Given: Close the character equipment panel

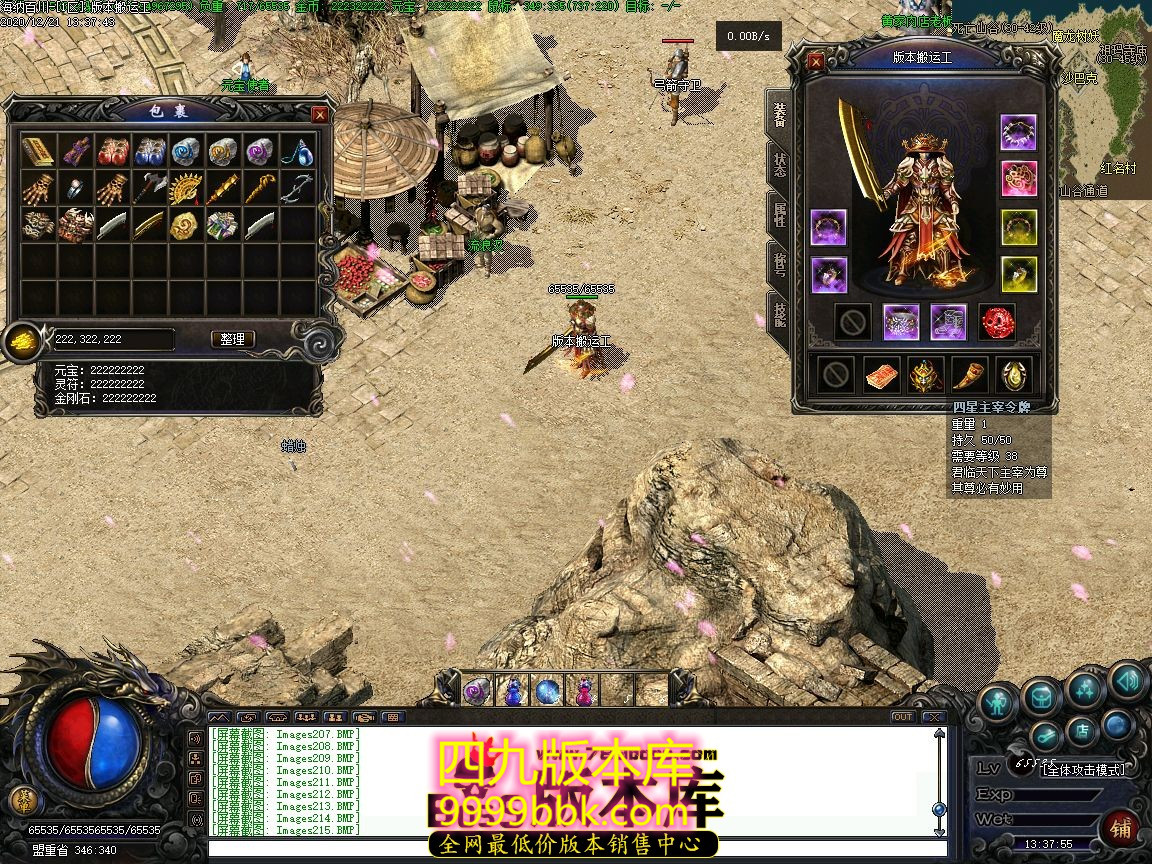Looking at the screenshot, I should click(816, 61).
